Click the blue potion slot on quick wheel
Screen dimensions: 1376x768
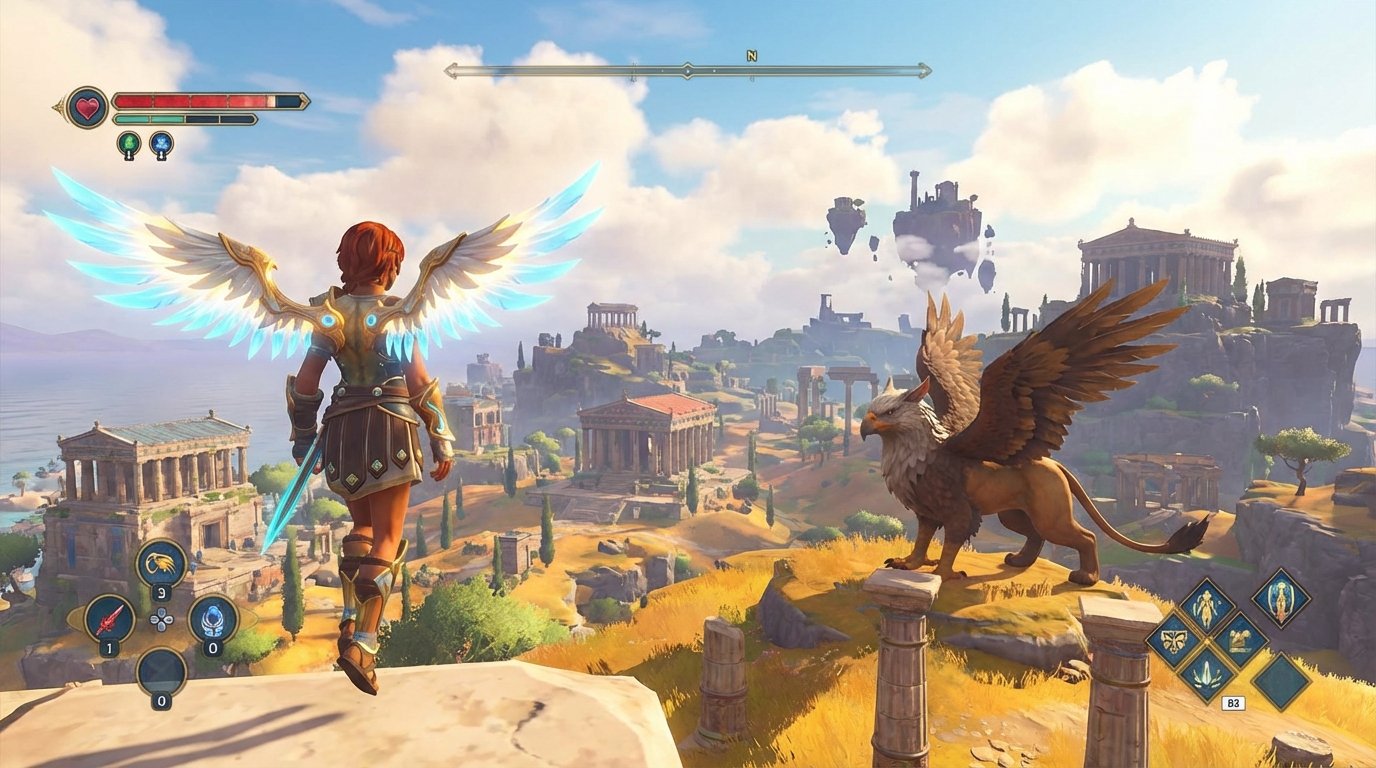coord(213,619)
